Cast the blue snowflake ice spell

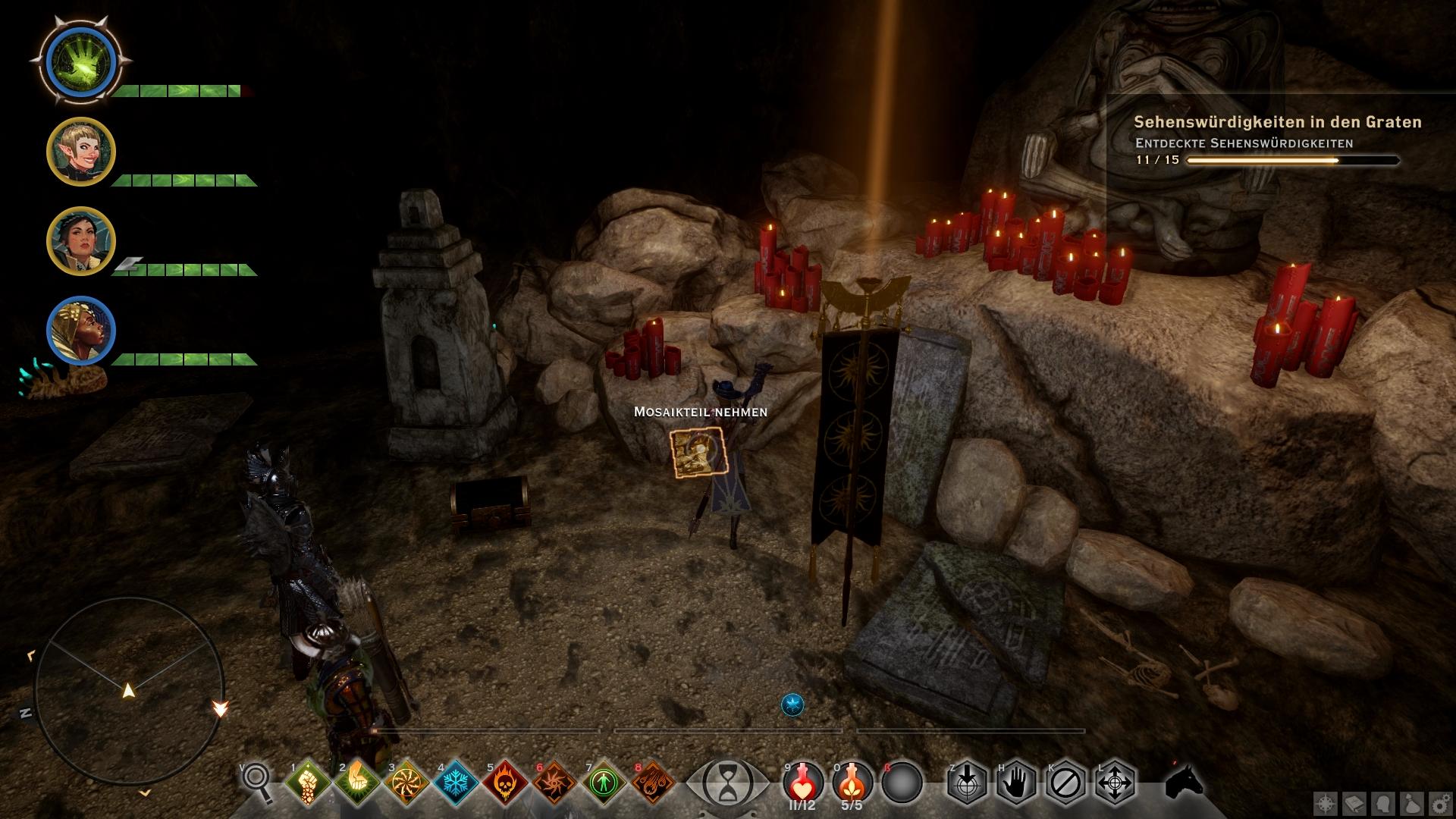click(x=456, y=782)
